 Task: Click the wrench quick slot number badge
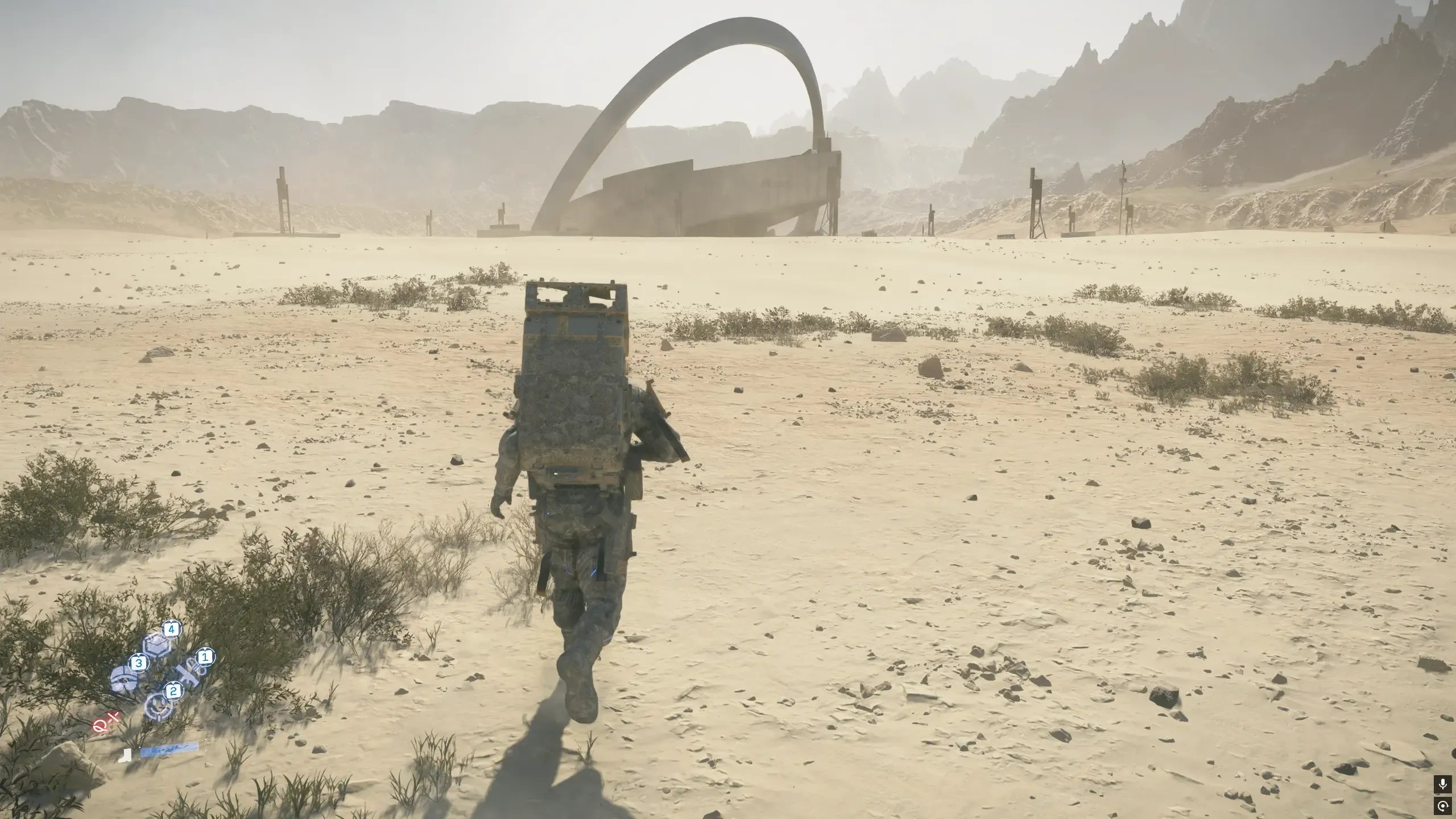tap(205, 657)
